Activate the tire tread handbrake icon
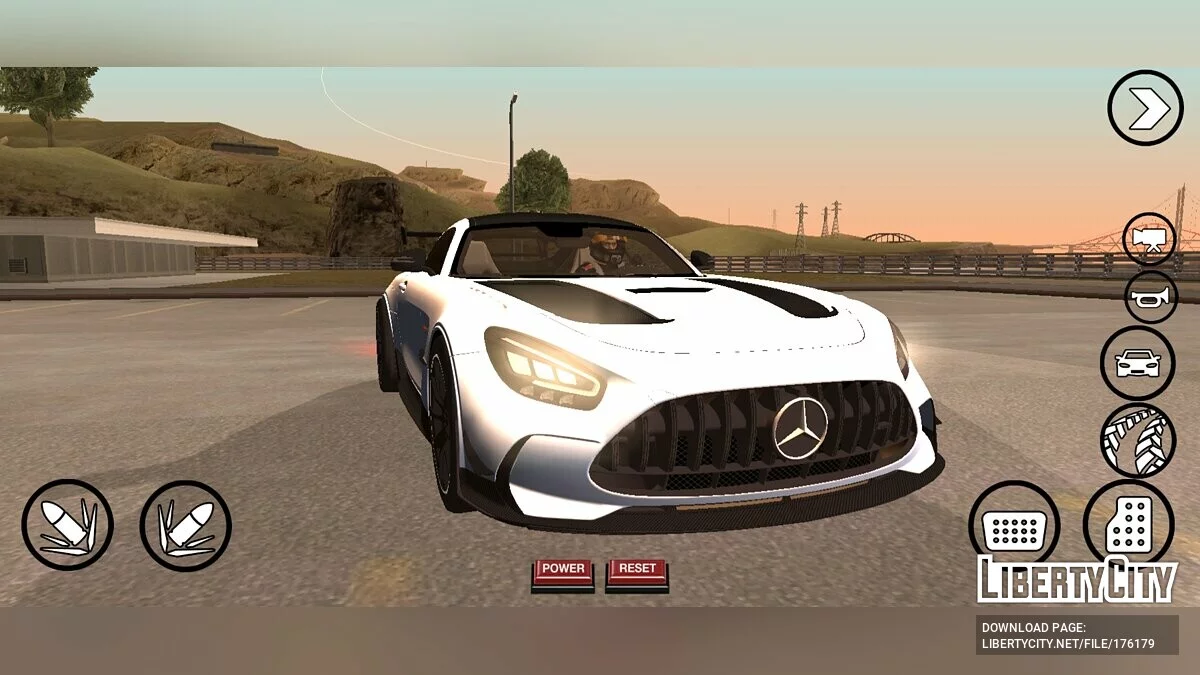1200x675 pixels. pos(1138,440)
